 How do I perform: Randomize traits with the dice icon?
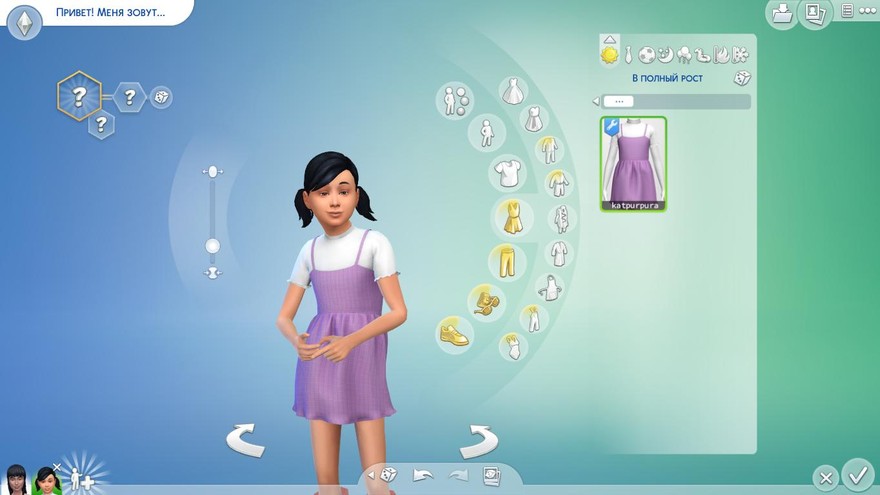[x=160, y=97]
